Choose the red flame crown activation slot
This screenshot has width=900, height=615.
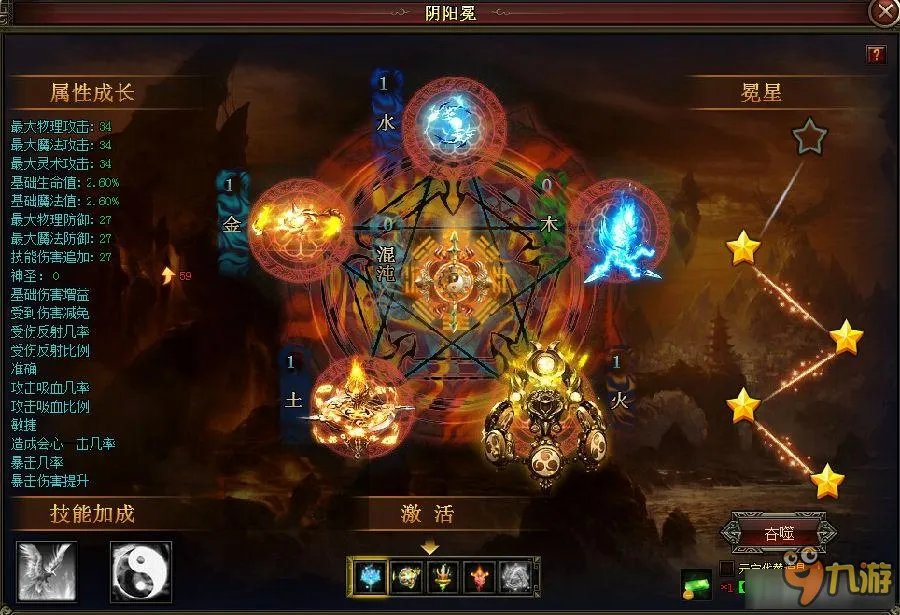(482, 577)
